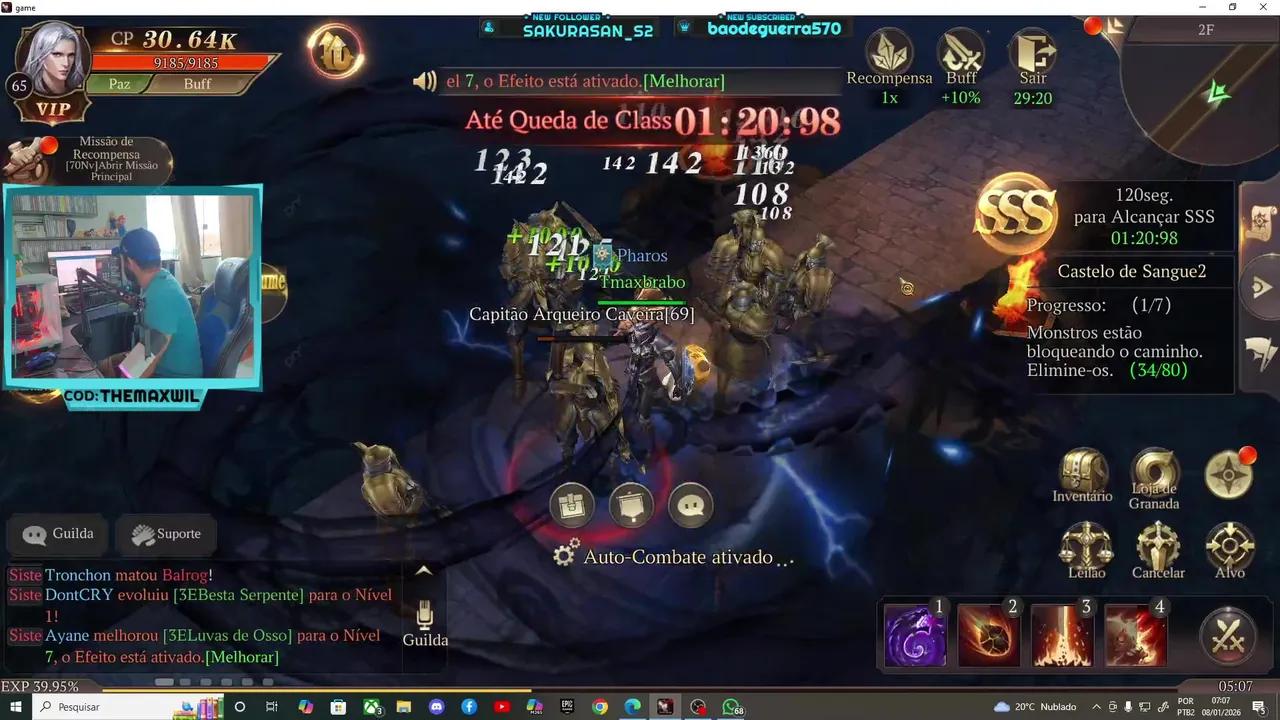Image resolution: width=1280 pixels, height=720 pixels.
Task: Open the Leilão auction
Action: pos(1085,545)
